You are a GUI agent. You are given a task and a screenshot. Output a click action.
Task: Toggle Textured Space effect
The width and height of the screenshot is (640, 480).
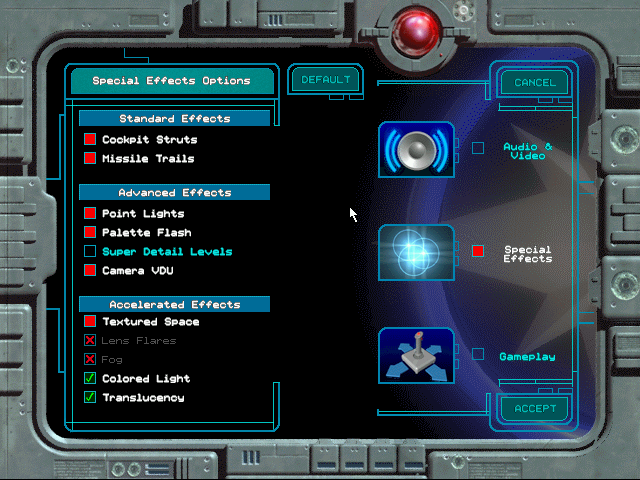pos(90,321)
